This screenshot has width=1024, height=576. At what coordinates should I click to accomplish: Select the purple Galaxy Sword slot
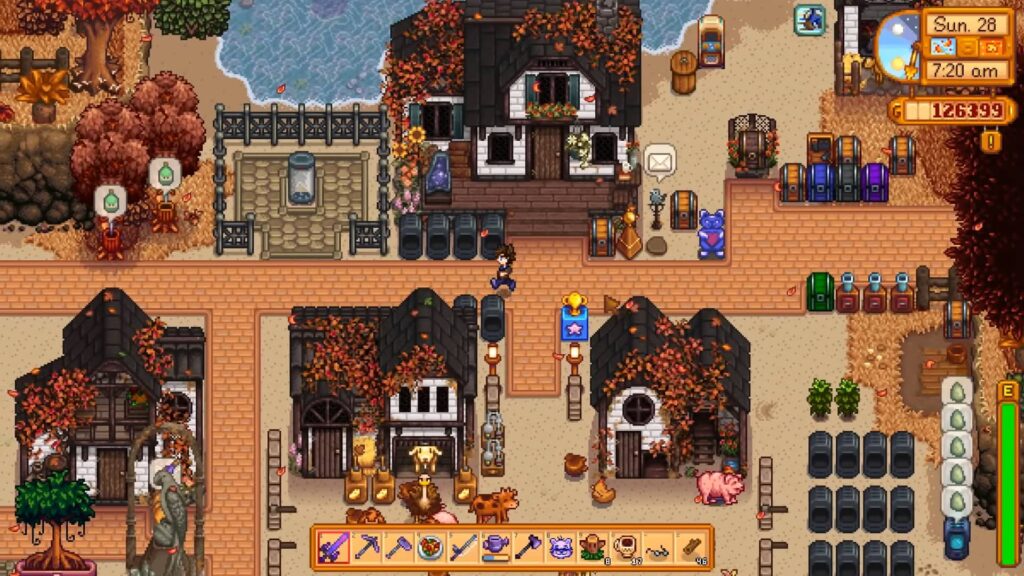point(333,547)
